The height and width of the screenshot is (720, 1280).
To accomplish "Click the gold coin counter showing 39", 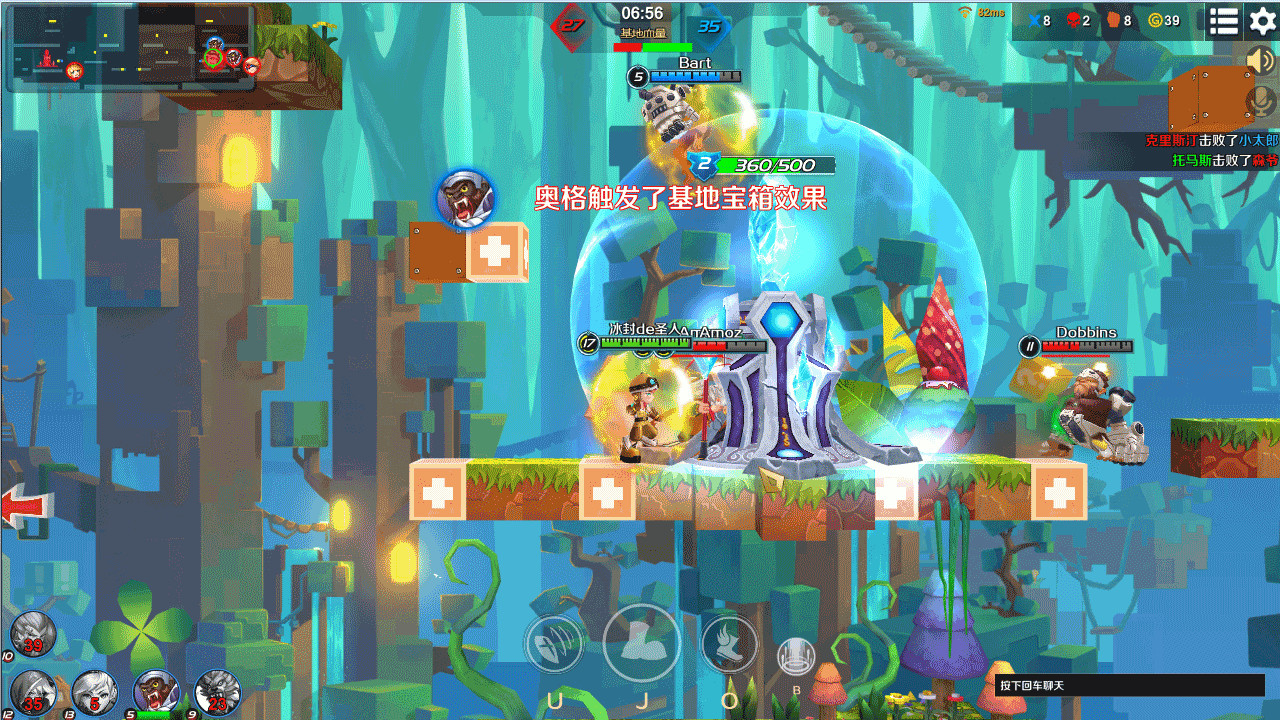I will [1163, 20].
